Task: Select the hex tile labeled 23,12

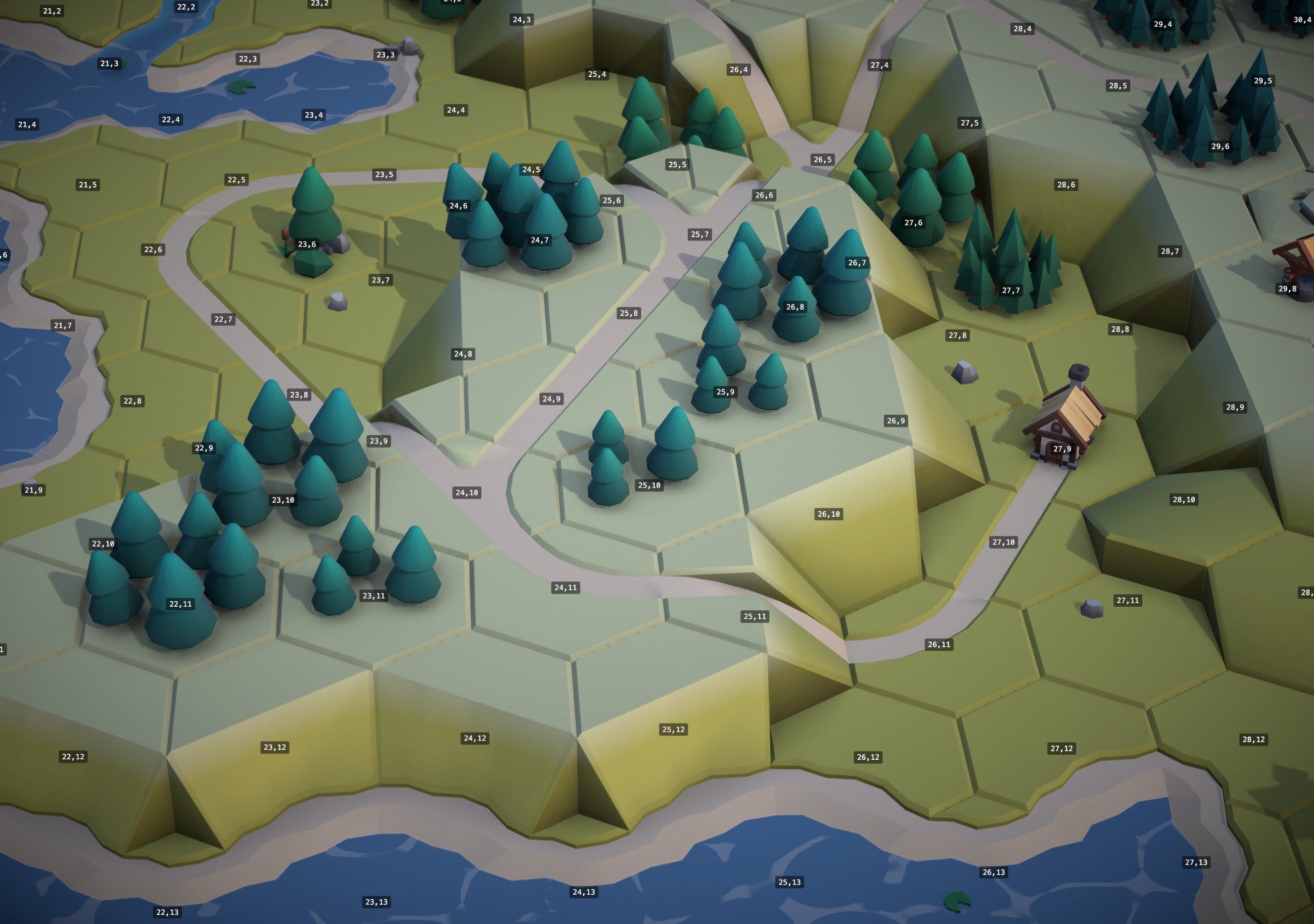Action: click(275, 747)
